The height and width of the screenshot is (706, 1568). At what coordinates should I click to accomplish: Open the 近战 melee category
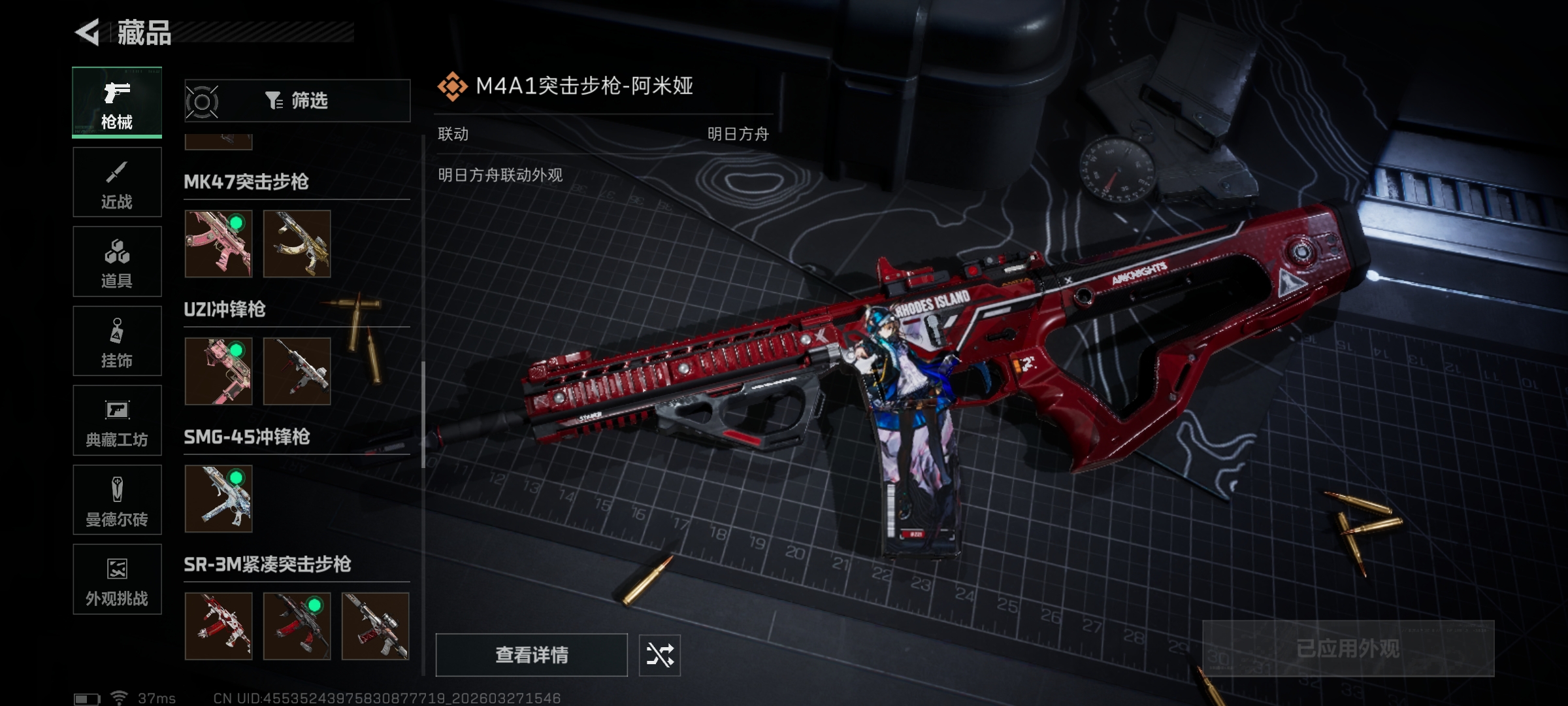117,182
